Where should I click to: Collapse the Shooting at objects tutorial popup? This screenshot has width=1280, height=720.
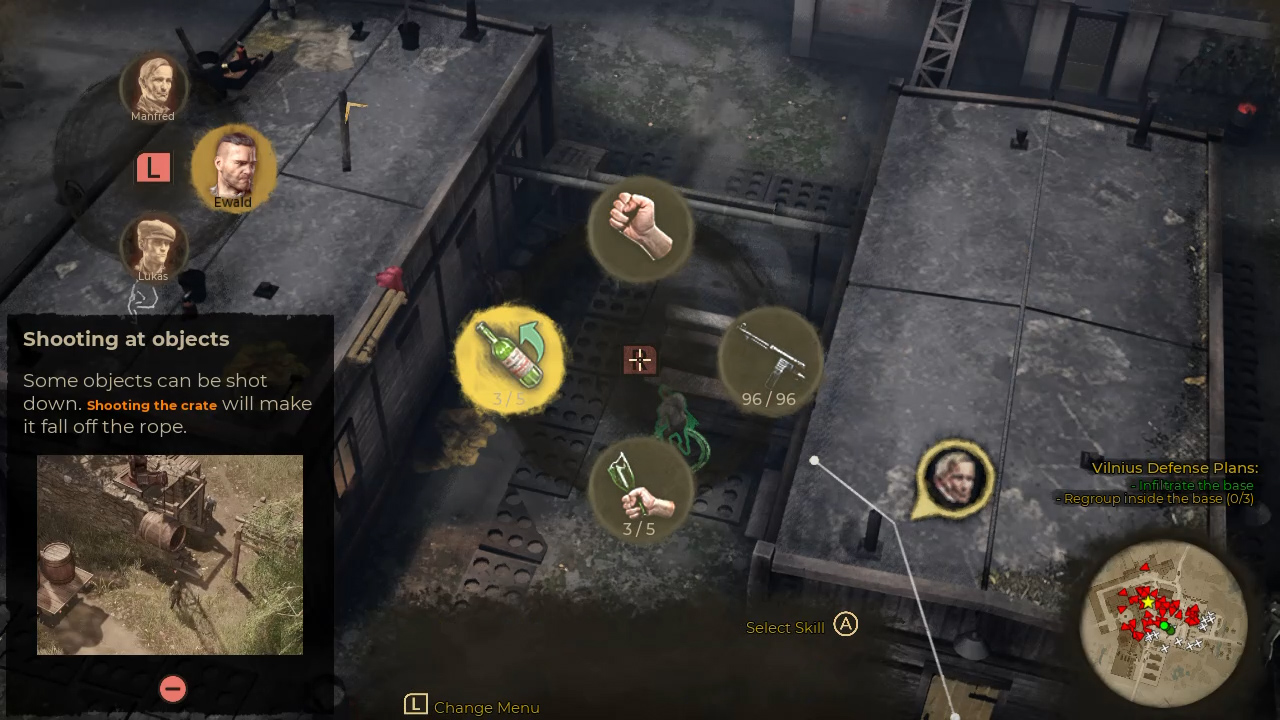tap(172, 688)
